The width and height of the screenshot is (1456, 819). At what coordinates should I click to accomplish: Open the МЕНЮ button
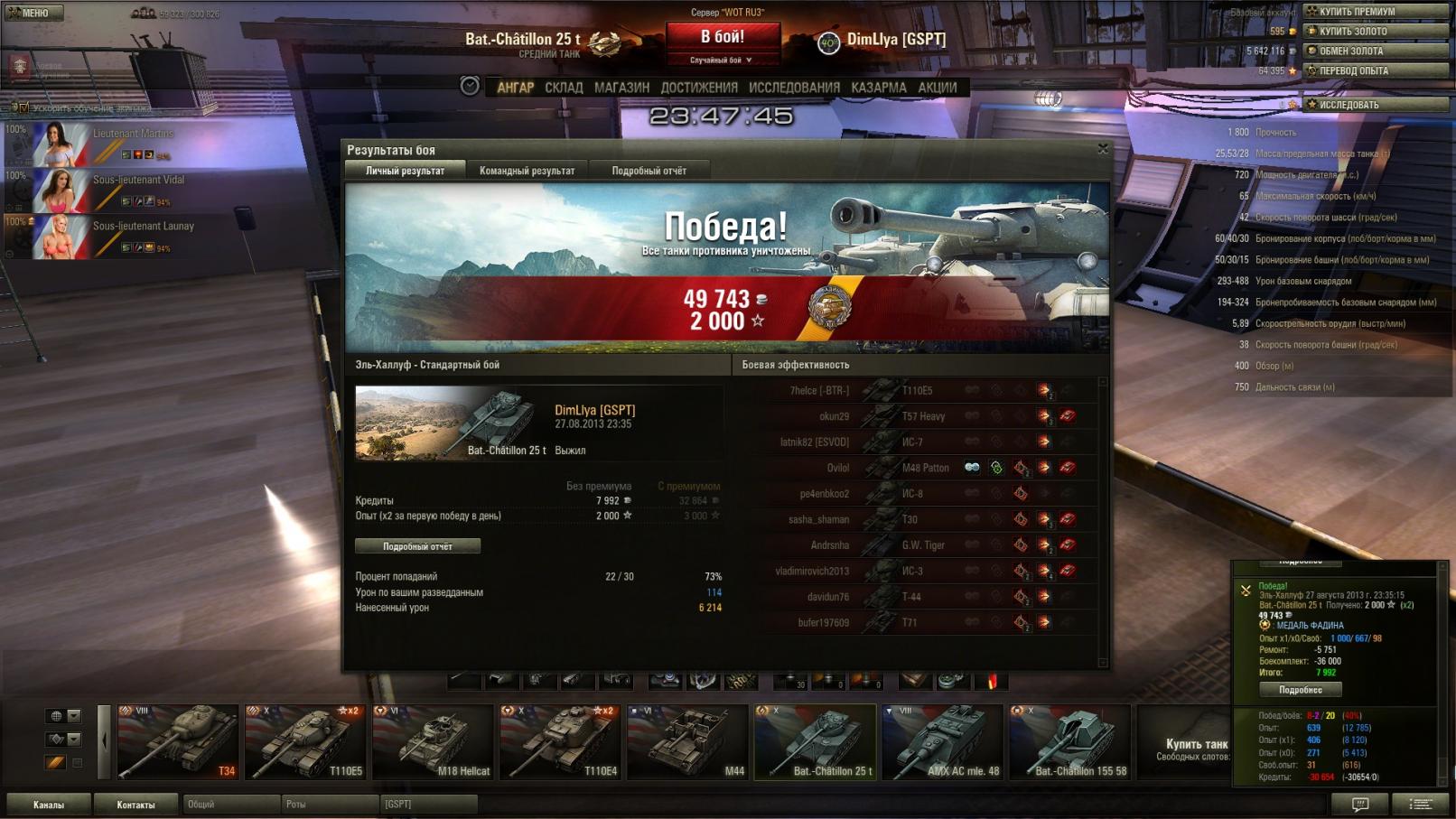coord(33,13)
